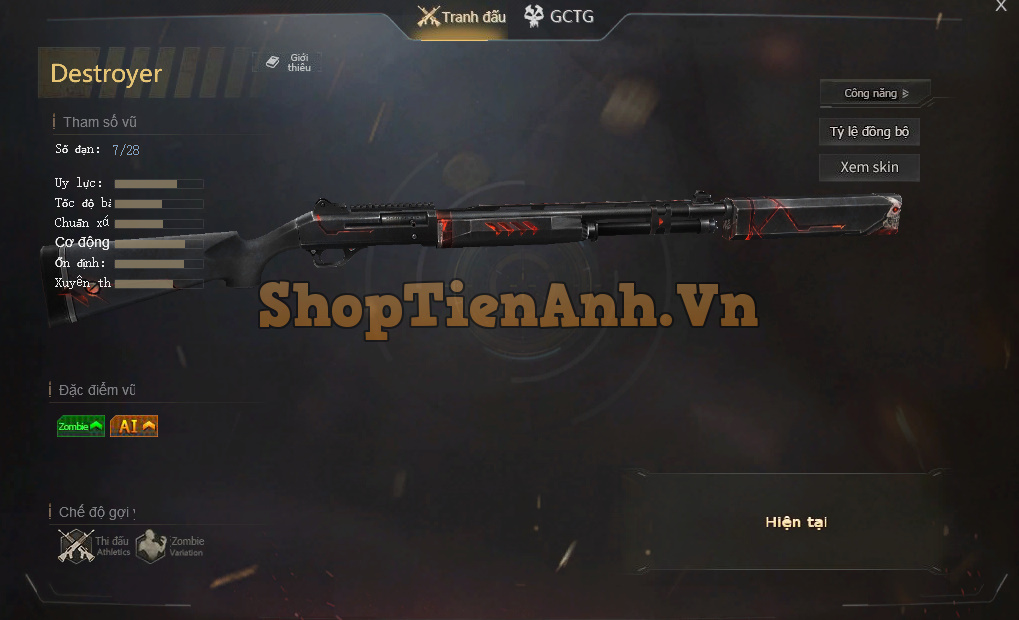Click the Tỷ lệ đồng bộ button
This screenshot has height=620, width=1019.
(869, 132)
